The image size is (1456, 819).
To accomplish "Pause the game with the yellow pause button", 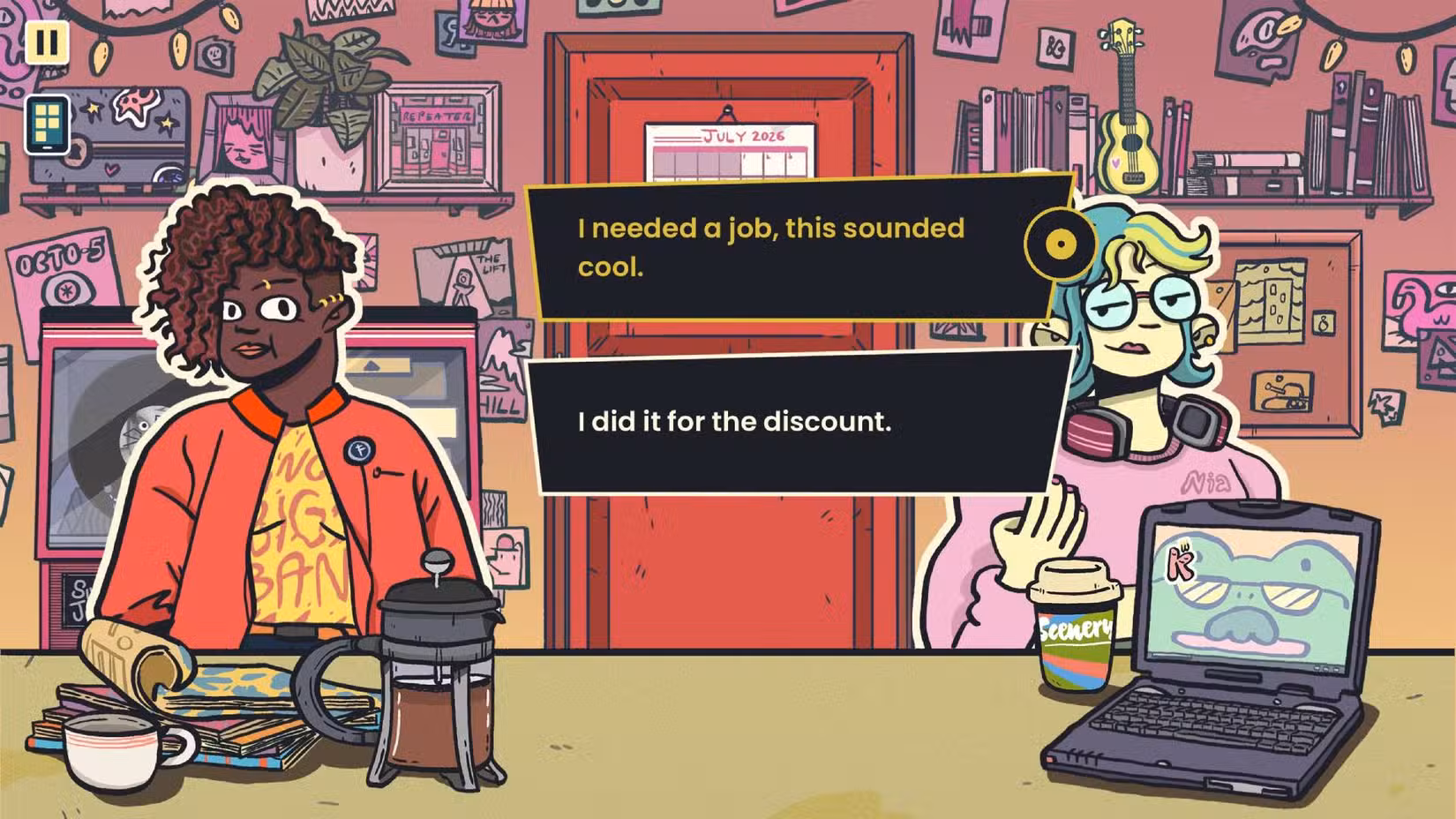I will pos(47,41).
